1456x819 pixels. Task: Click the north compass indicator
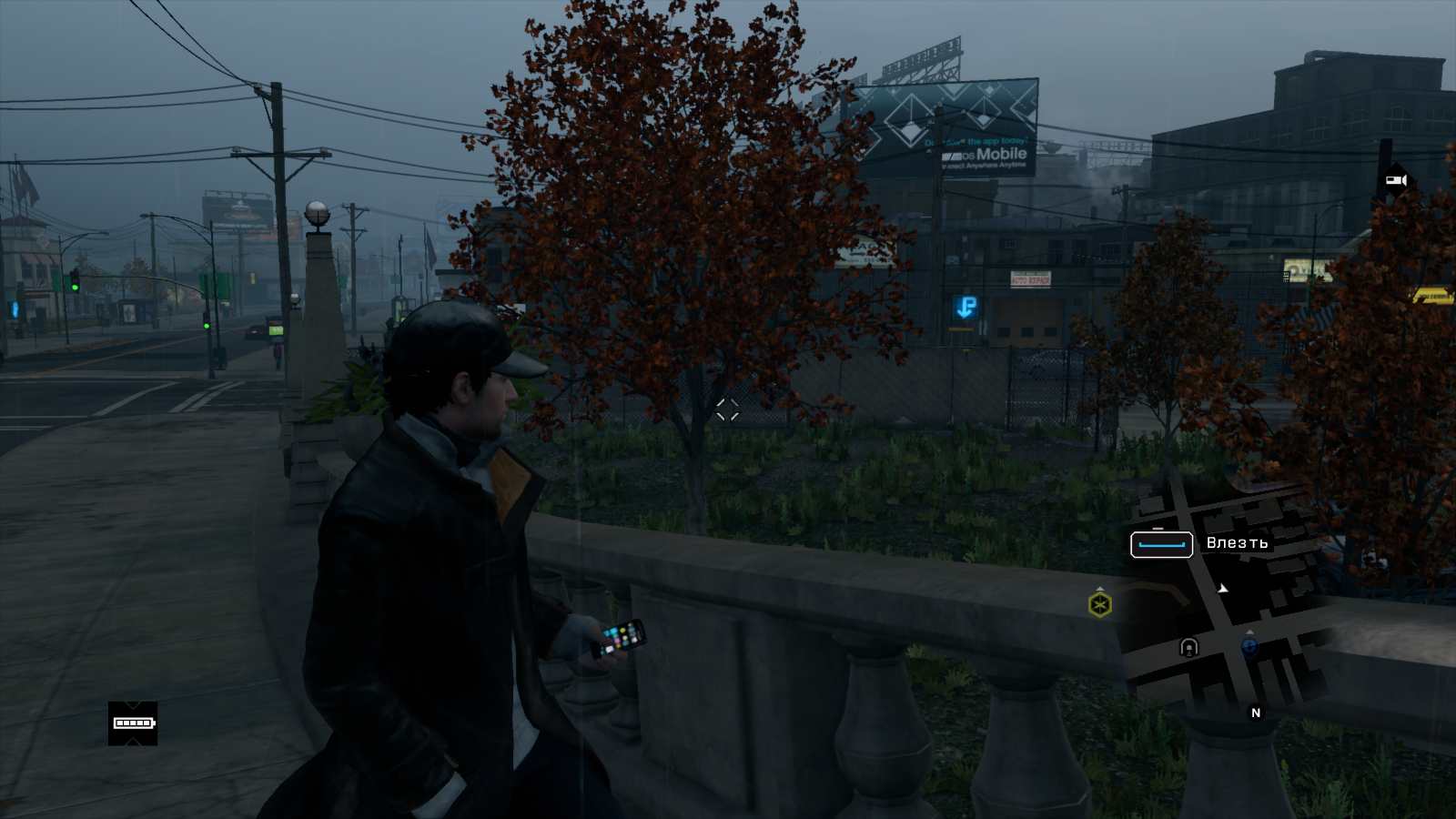point(1256,713)
